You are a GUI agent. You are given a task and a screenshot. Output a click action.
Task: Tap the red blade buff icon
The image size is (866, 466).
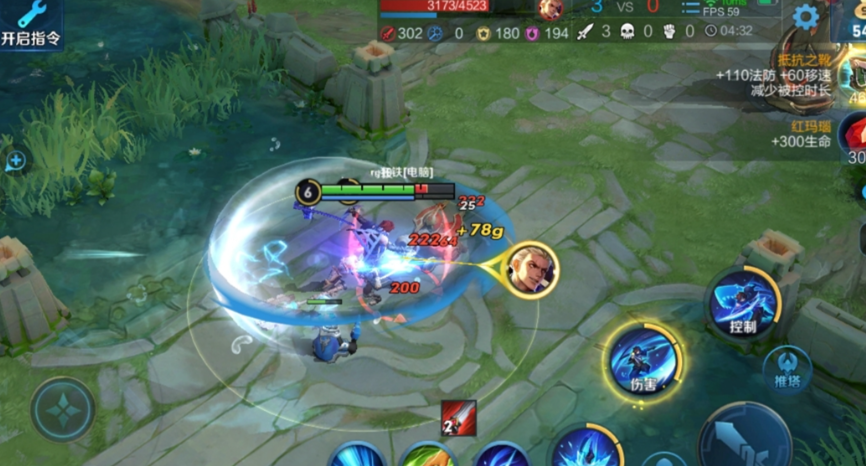tap(459, 418)
